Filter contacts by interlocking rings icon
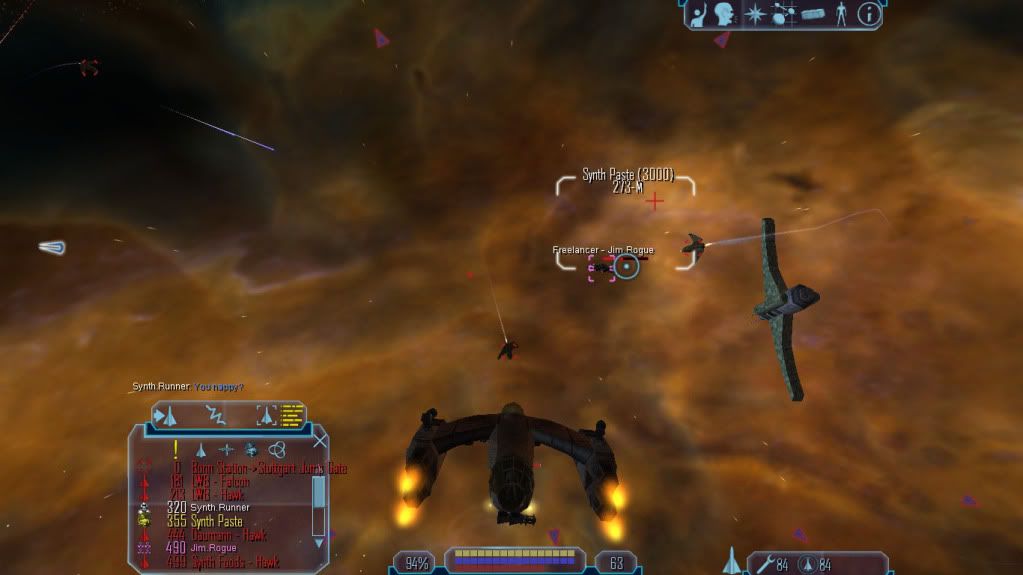The height and width of the screenshot is (575, 1023). (x=277, y=450)
